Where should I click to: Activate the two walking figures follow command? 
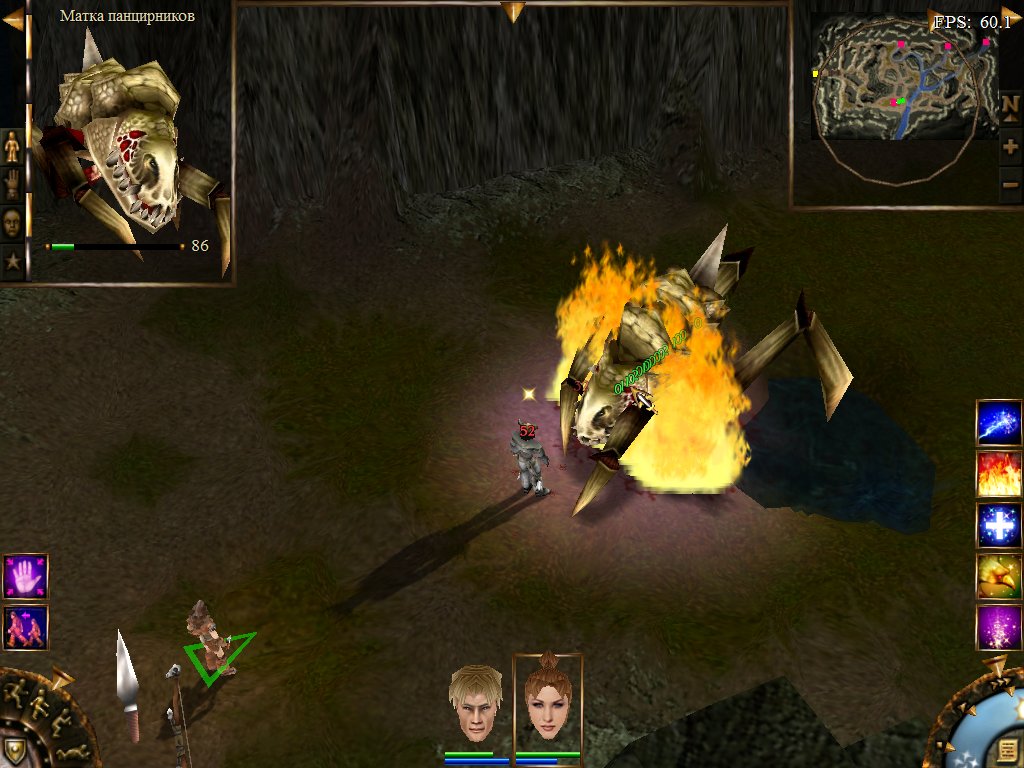[25, 627]
